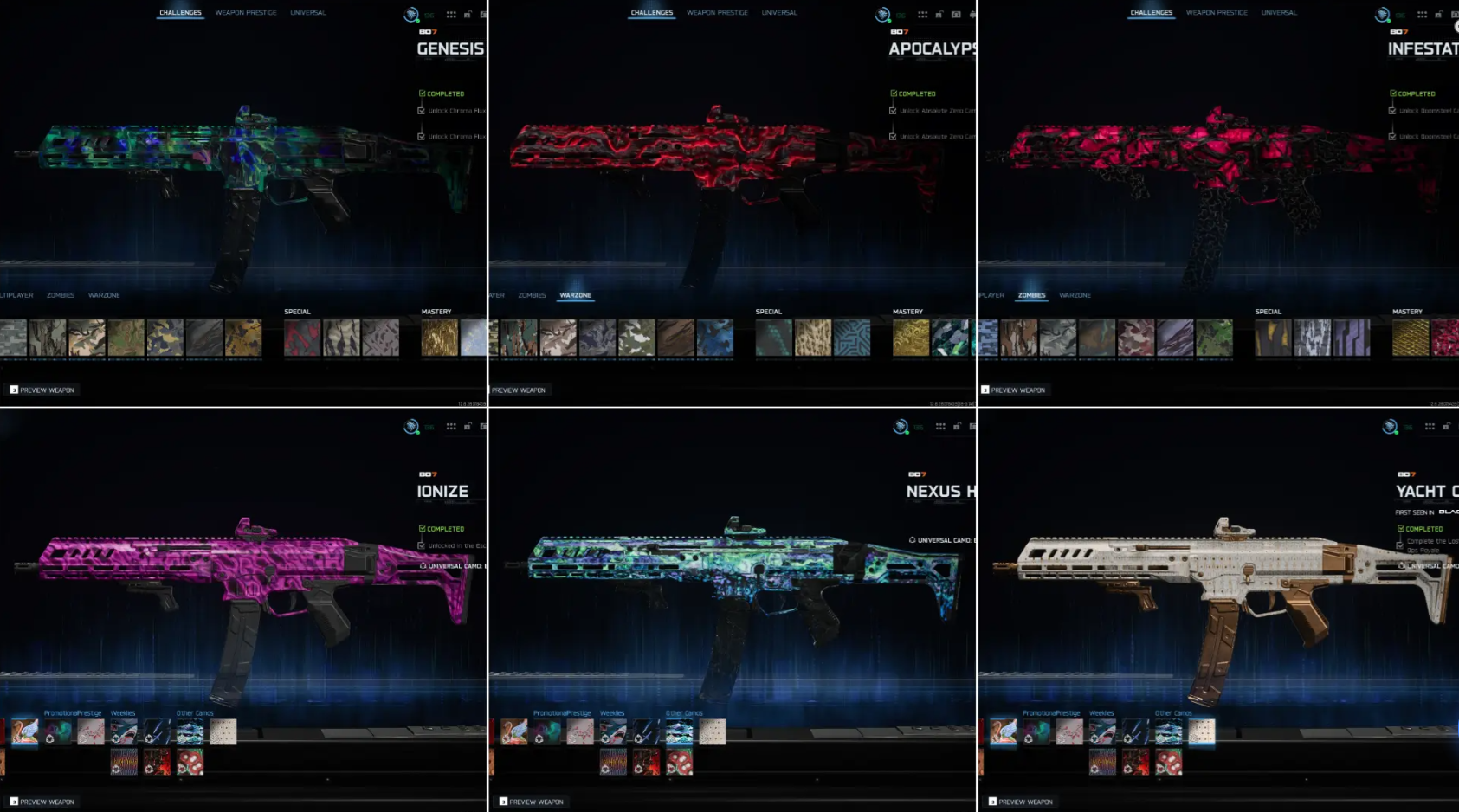The image size is (1459, 812).
Task: Click the screenshot icon right of the Apocalypse grid icon
Action: pyautogui.click(x=956, y=15)
